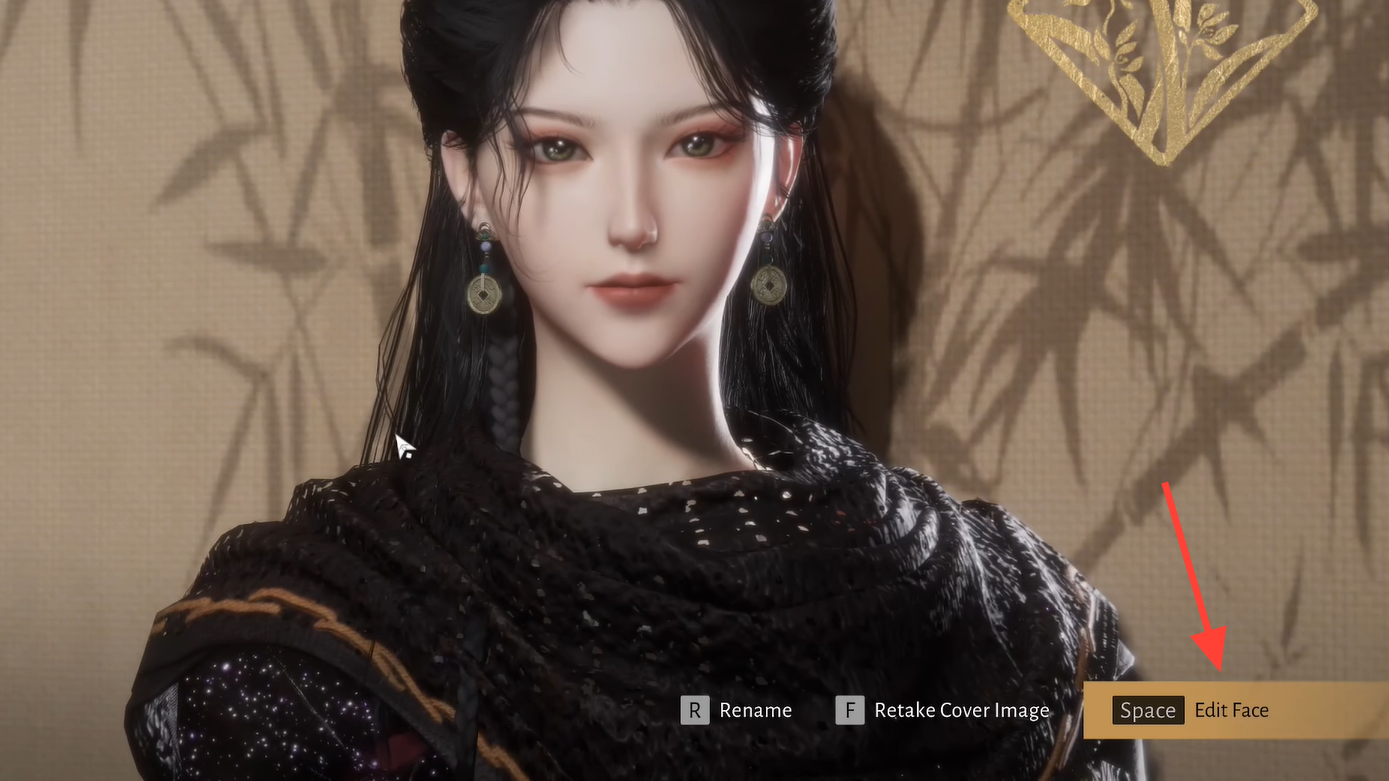
Task: Click the F keycap icon beside Retake Cover Image
Action: [x=849, y=710]
